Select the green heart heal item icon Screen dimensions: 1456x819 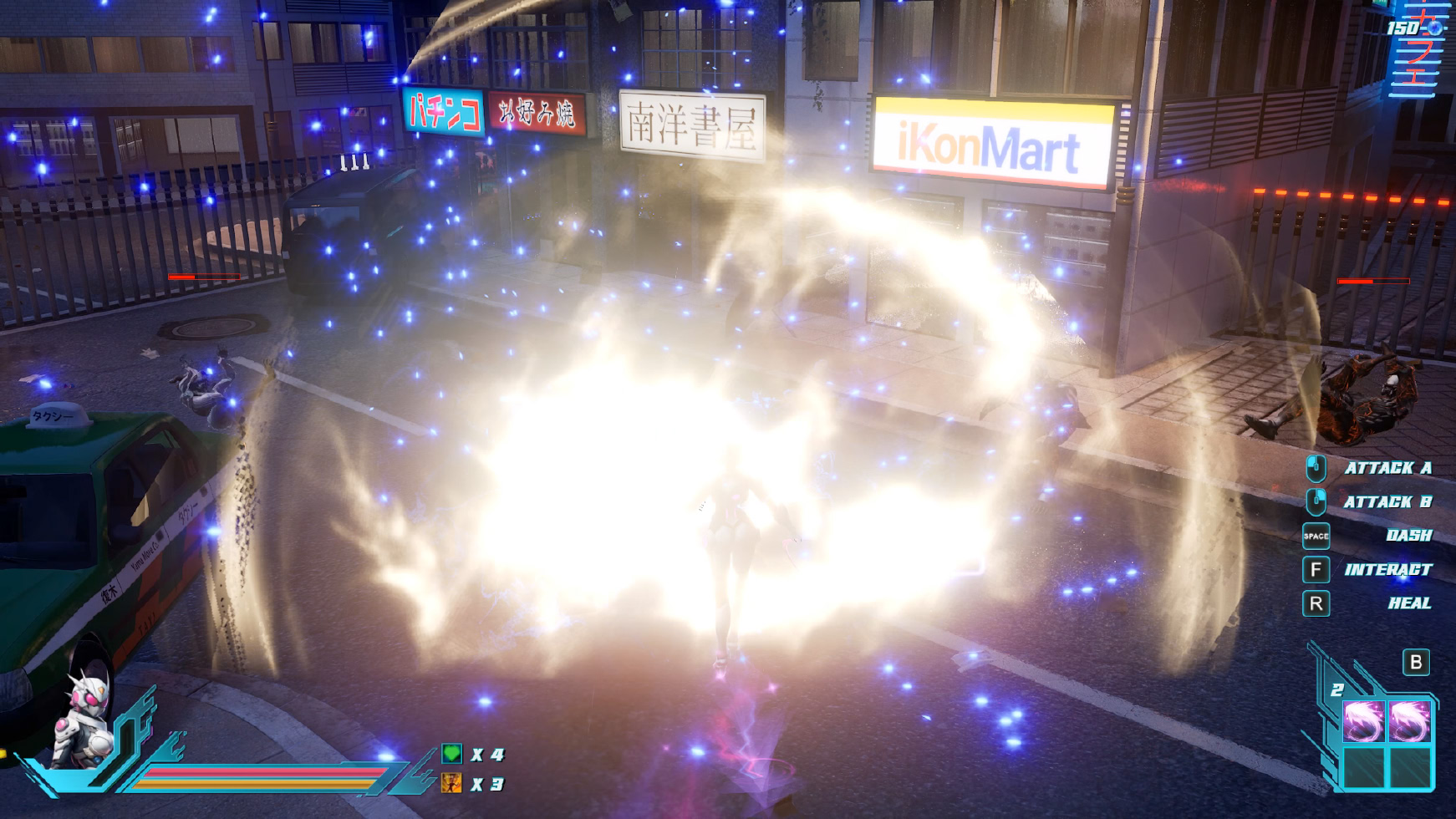point(451,754)
